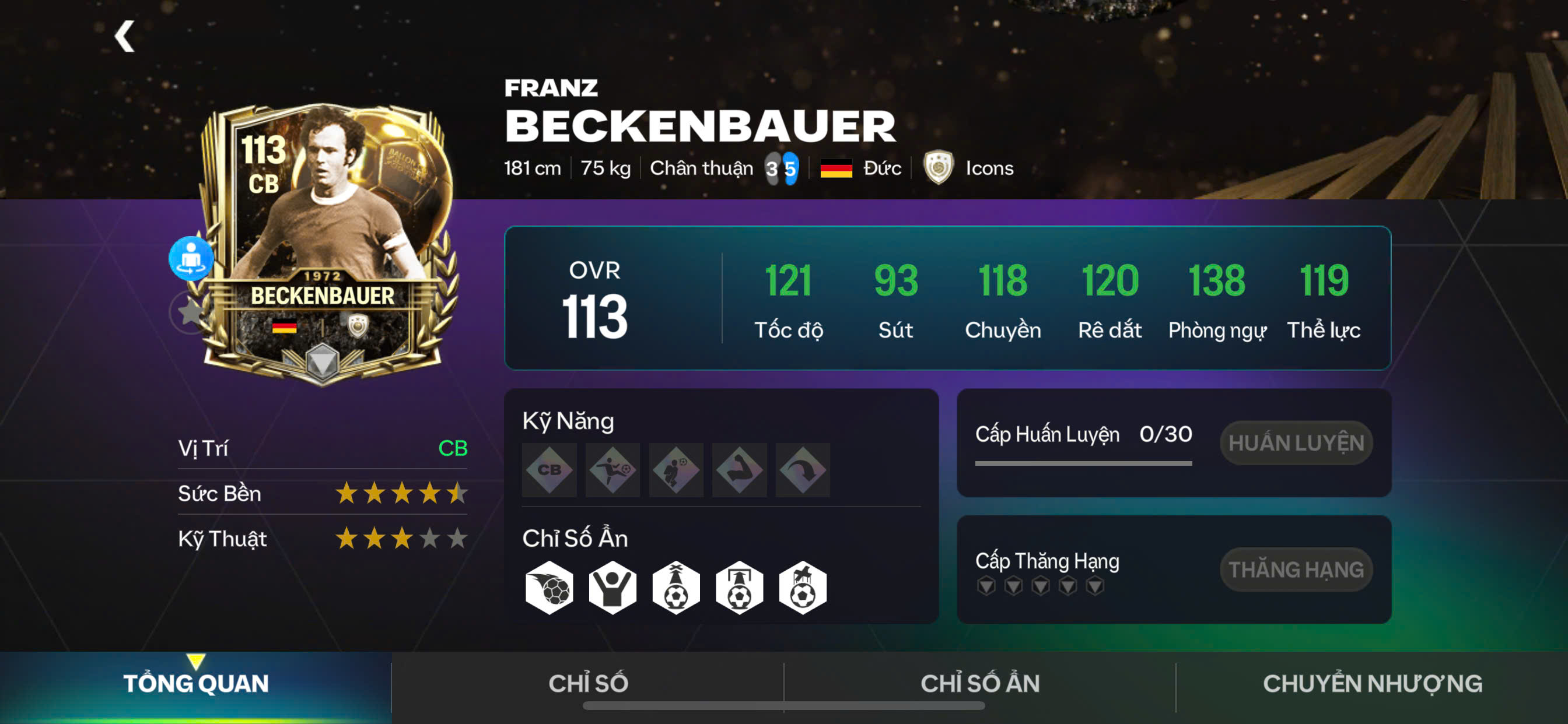The width and height of the screenshot is (1568, 724).
Task: Click the blue player swap icon
Action: pyautogui.click(x=191, y=258)
